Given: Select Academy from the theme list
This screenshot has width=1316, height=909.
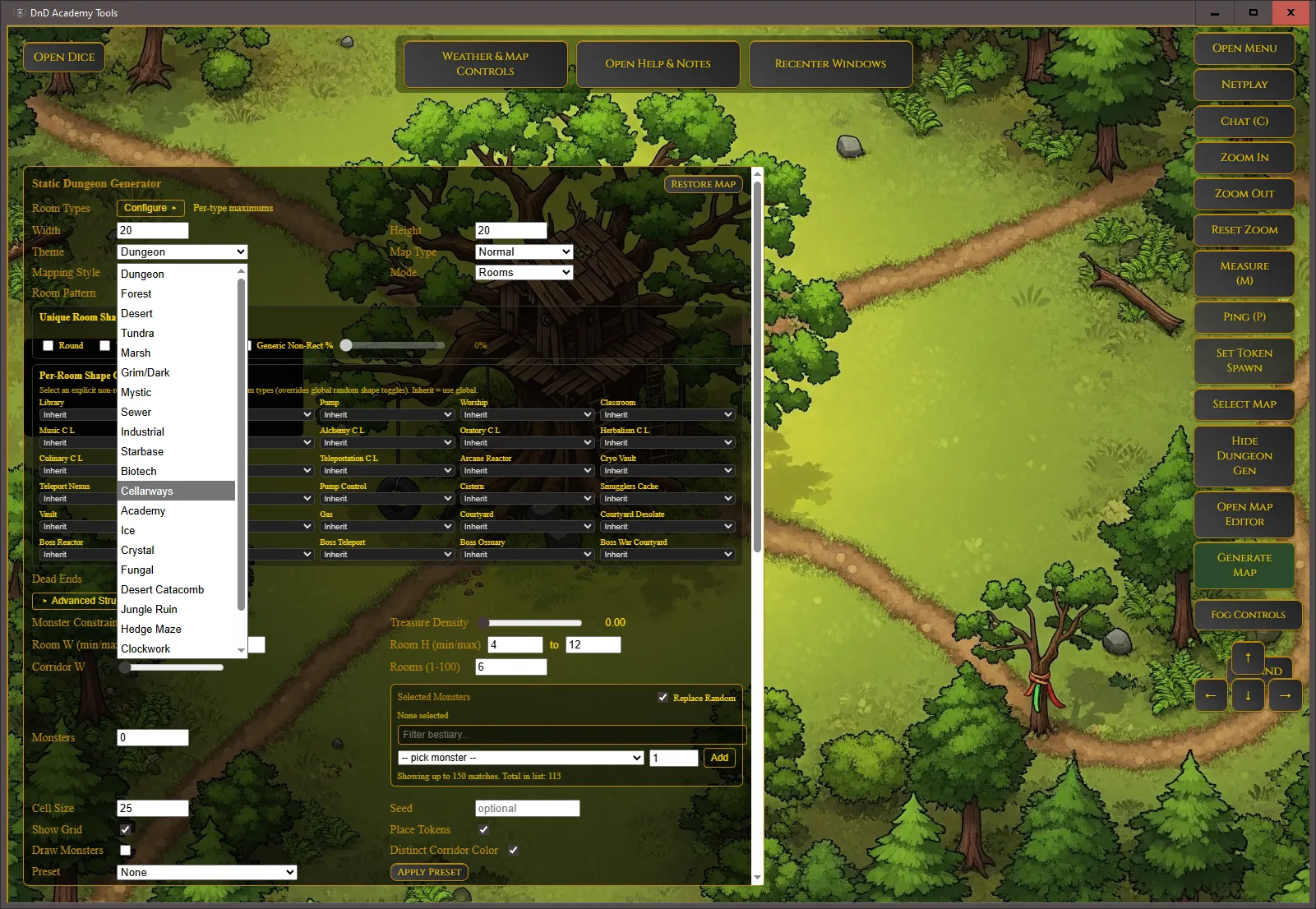Looking at the screenshot, I should coord(143,510).
